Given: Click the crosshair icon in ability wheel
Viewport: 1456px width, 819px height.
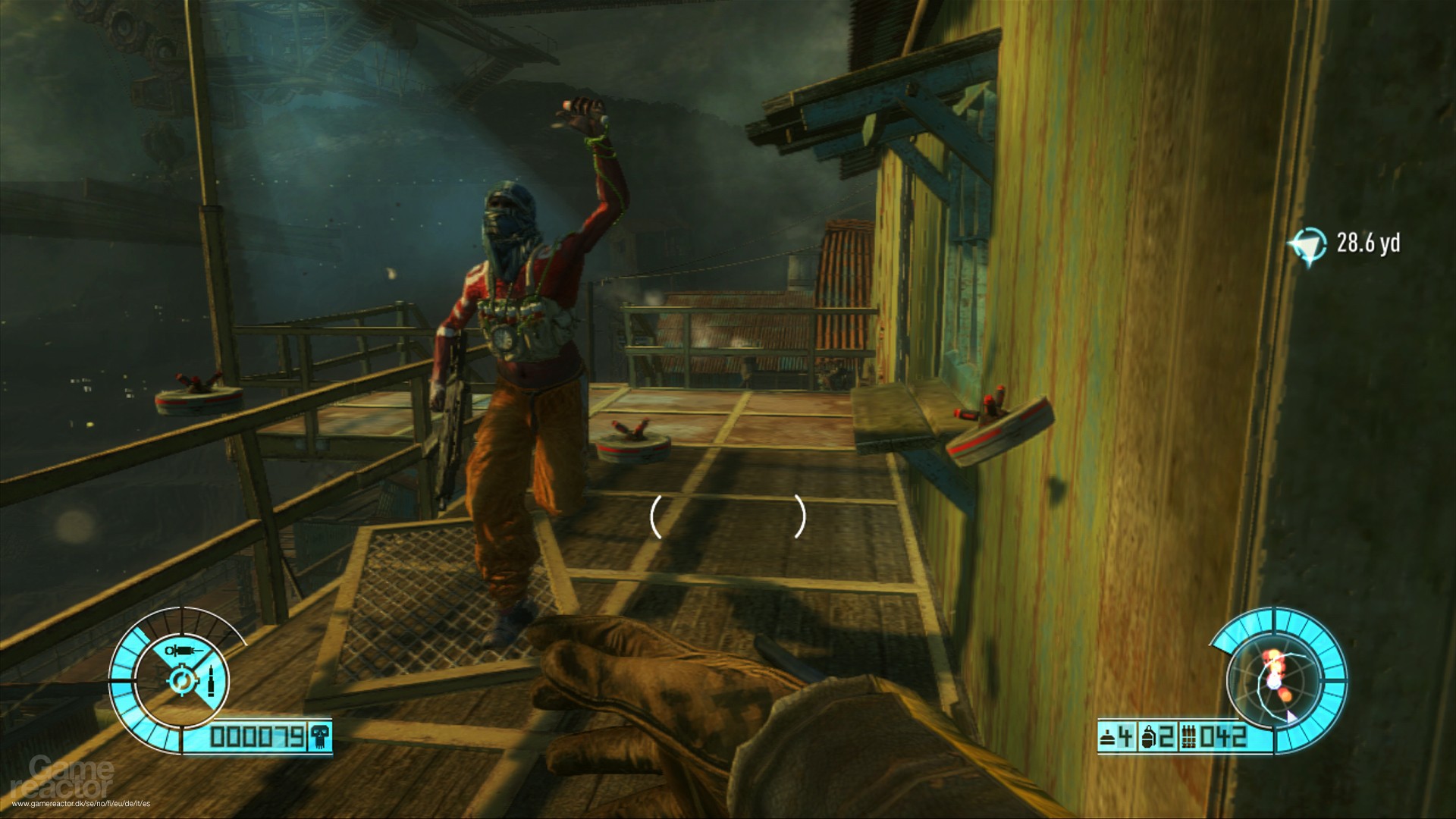Looking at the screenshot, I should (182, 682).
